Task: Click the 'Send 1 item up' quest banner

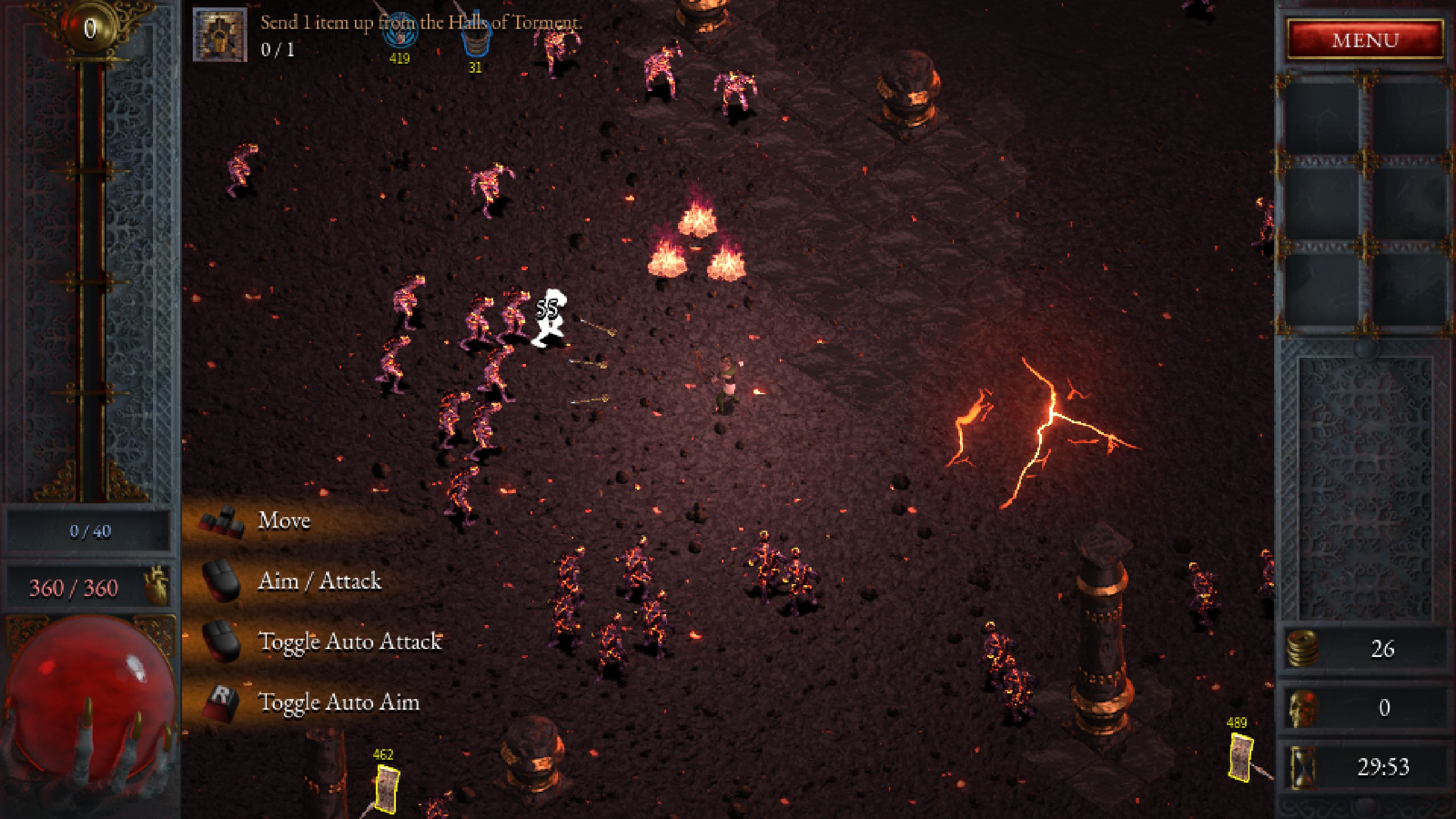Action: 421,24
